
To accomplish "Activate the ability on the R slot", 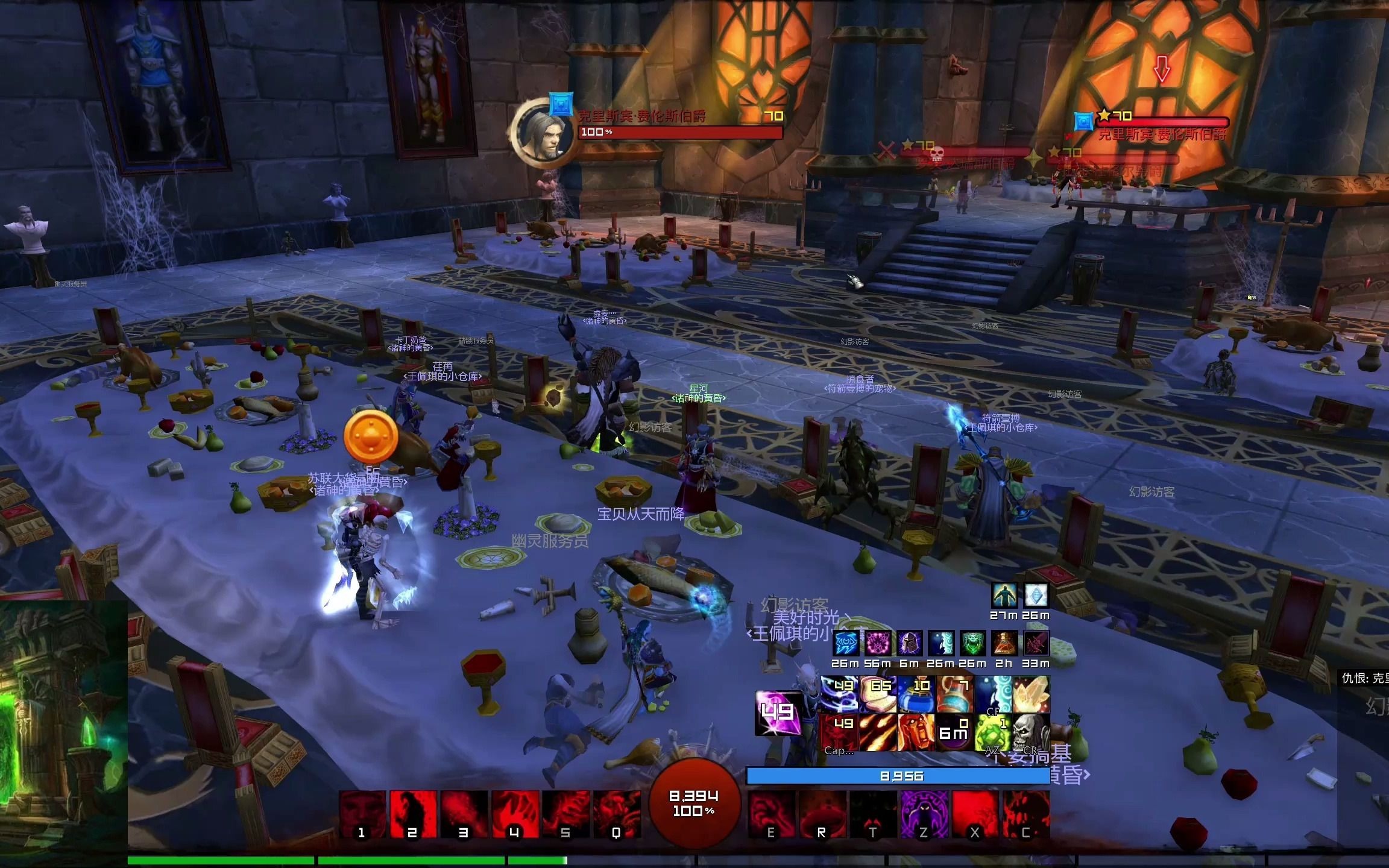I will click(822, 814).
